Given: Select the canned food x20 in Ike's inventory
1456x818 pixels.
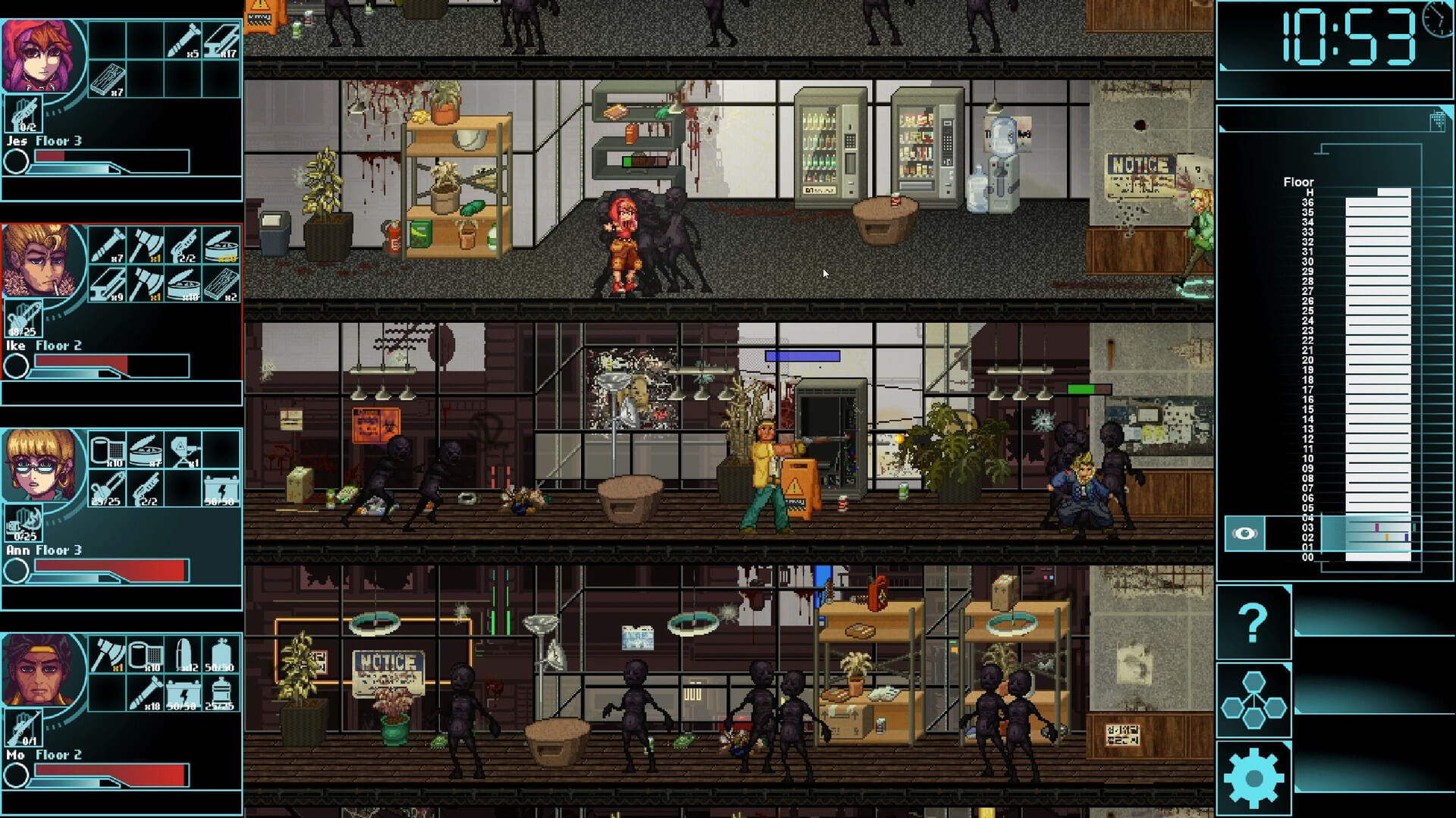Looking at the screenshot, I should pos(221,245).
